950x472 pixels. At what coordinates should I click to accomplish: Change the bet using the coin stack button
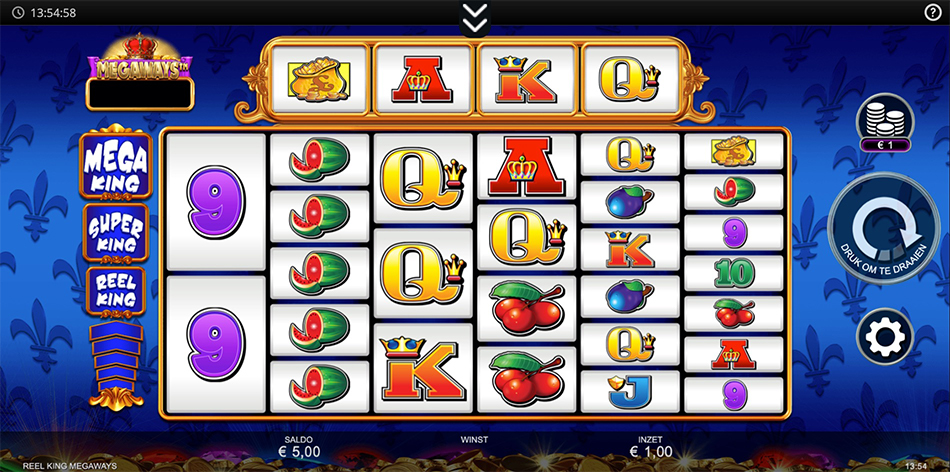pos(884,121)
